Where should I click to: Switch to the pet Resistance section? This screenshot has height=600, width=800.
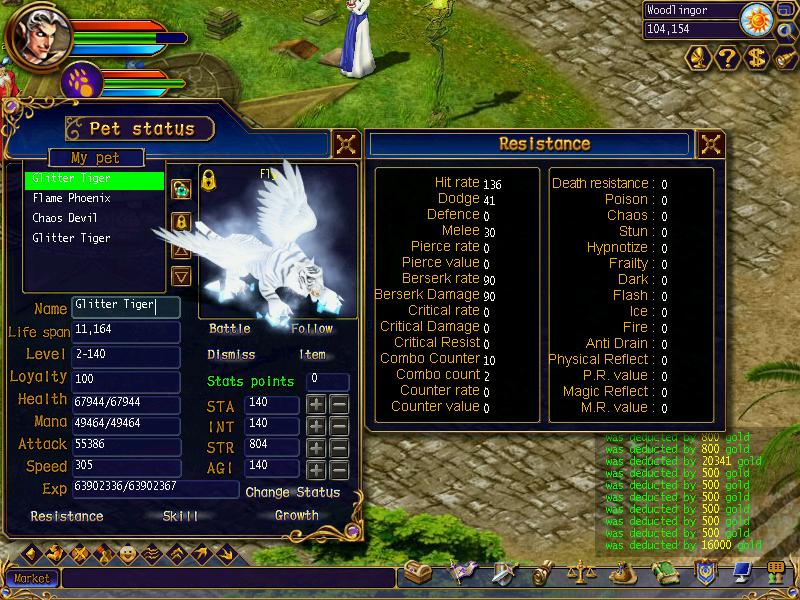(x=67, y=517)
